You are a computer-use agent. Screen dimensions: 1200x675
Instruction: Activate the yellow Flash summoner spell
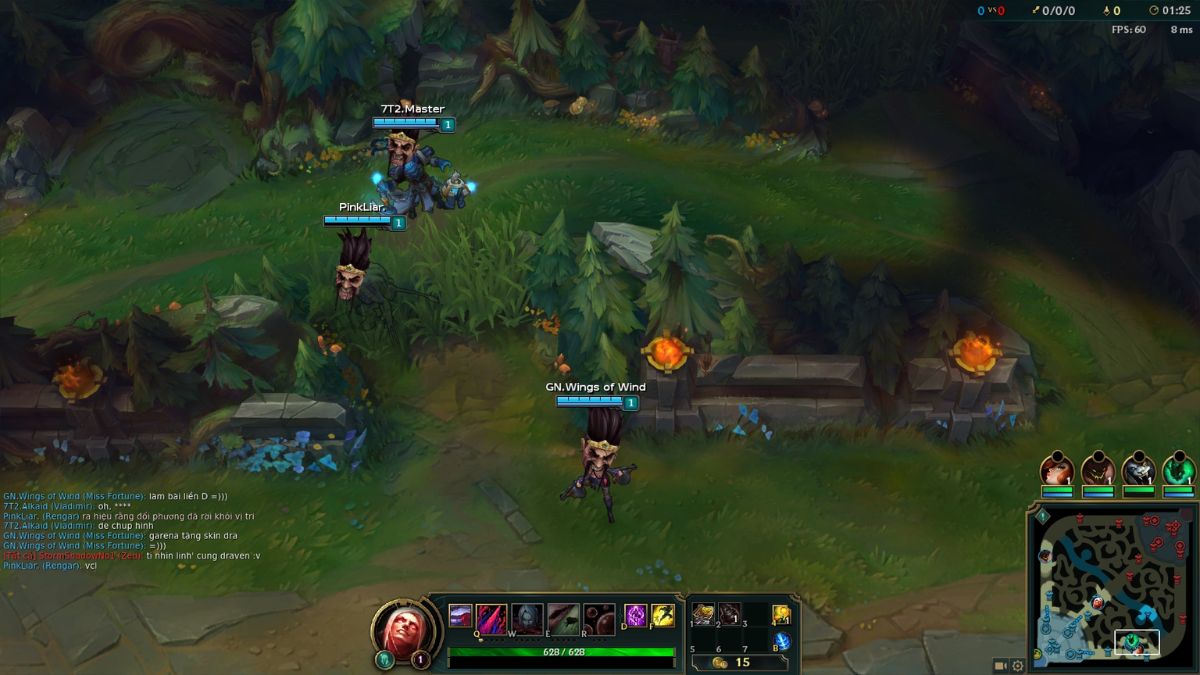662,616
